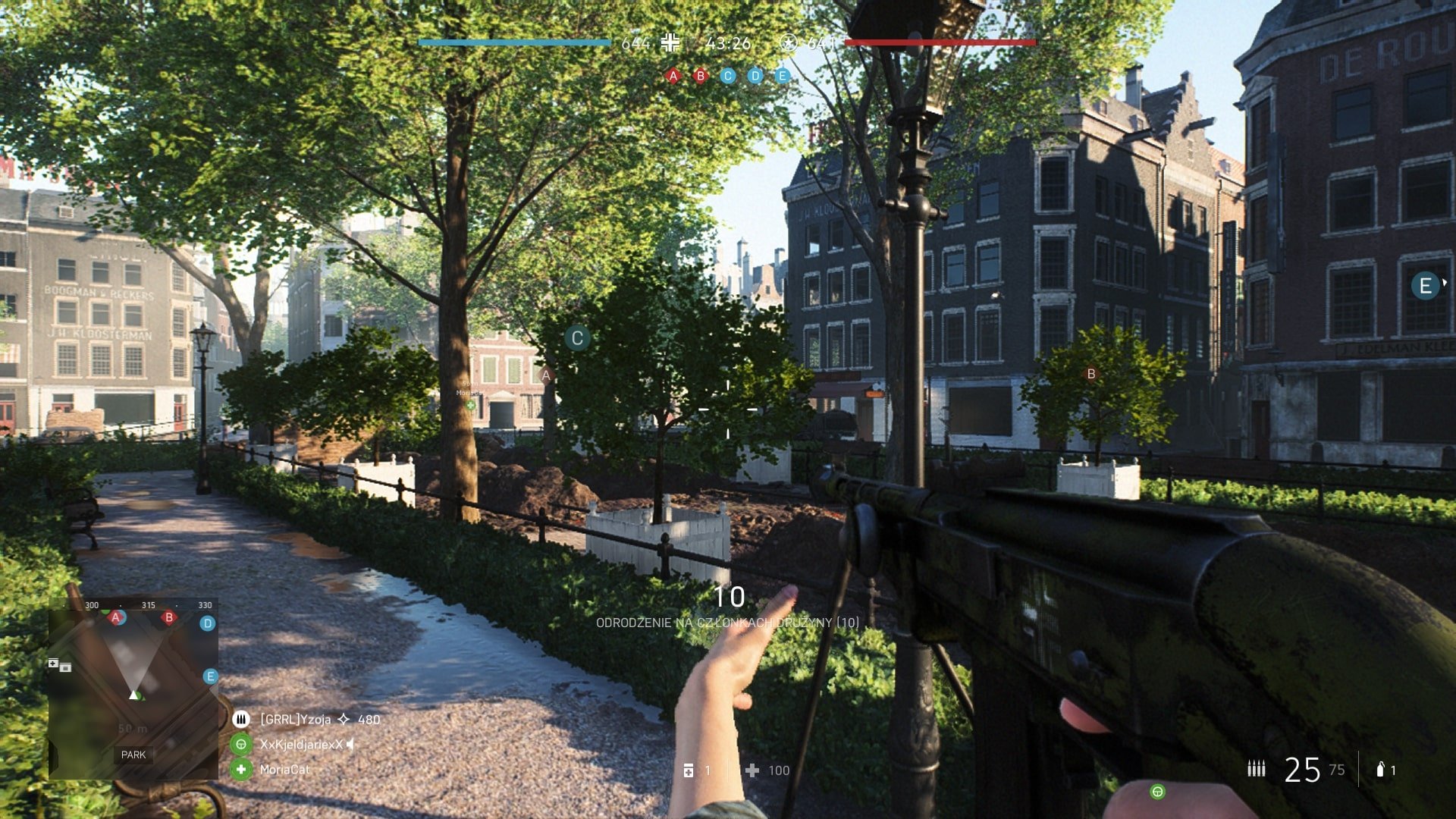1456x819 pixels.
Task: Select the E objective marker on the minimap
Action: (211, 676)
